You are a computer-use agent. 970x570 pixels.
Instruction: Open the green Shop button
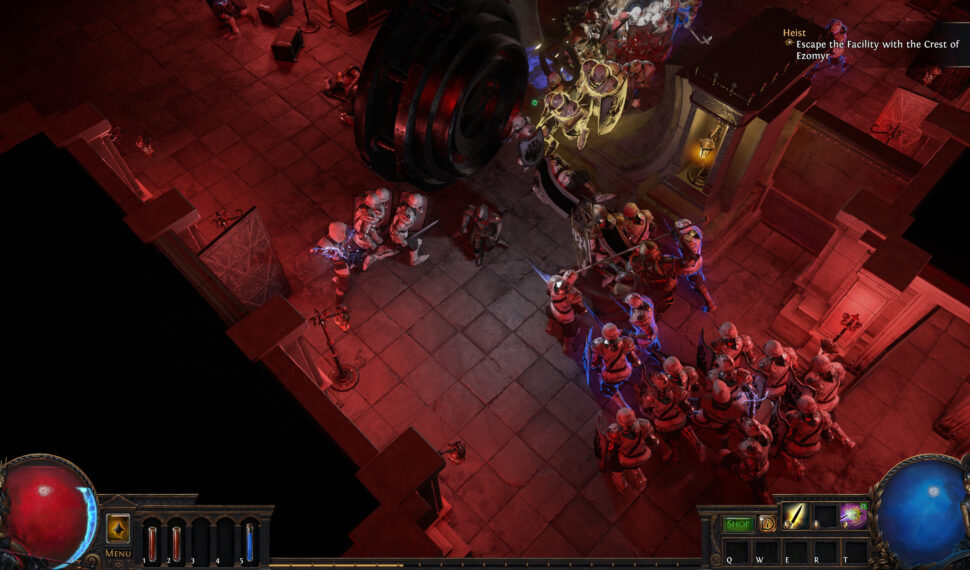tap(738, 523)
